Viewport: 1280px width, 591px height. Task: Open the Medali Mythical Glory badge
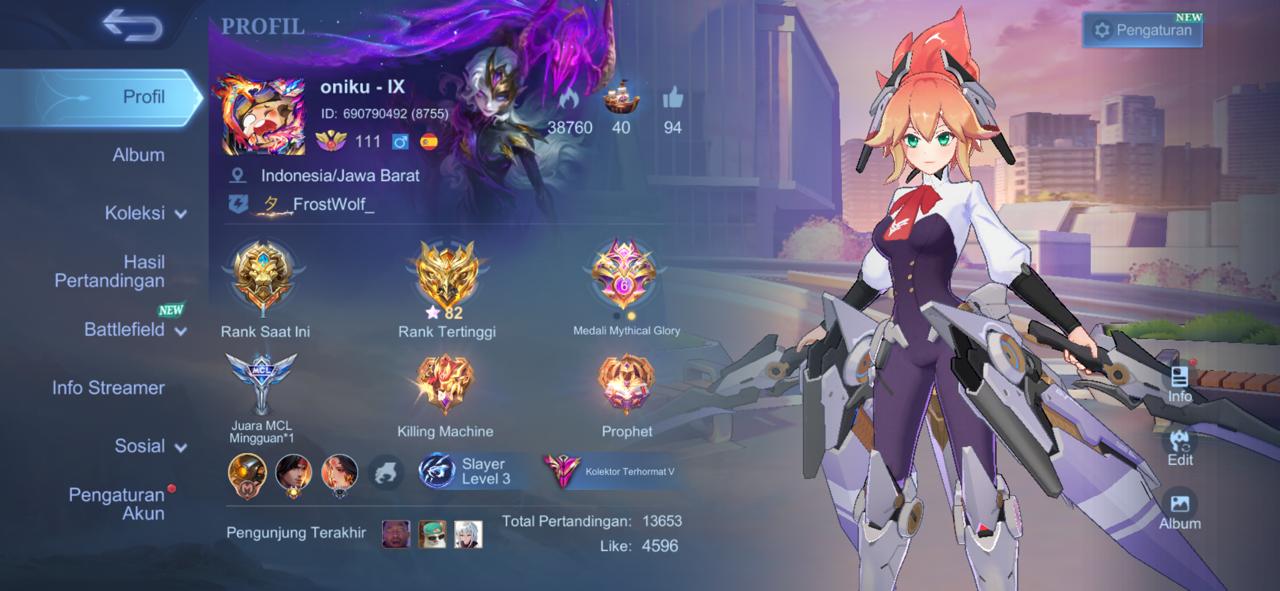coord(625,275)
